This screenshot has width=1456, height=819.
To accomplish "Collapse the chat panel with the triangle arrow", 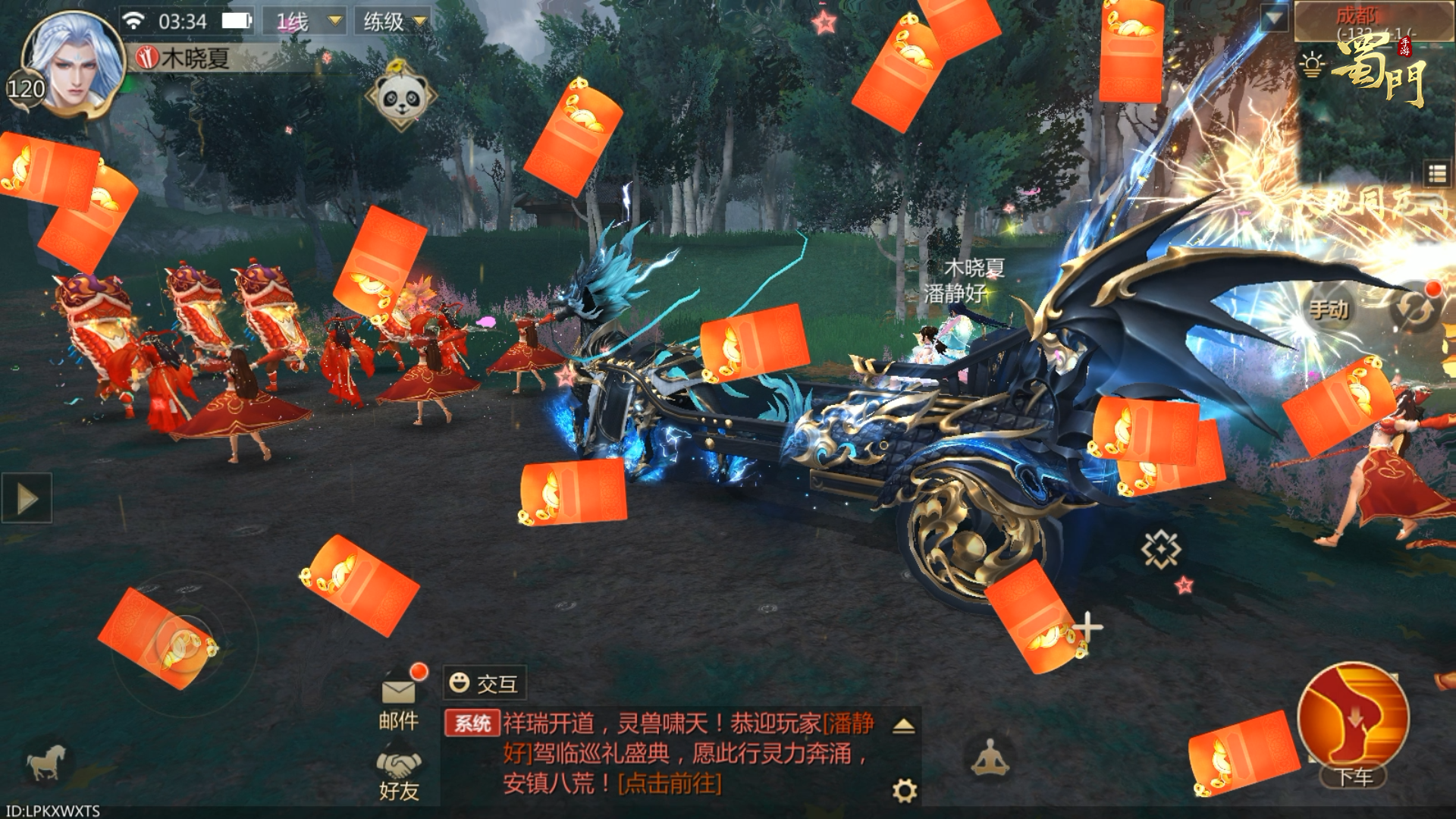I will point(902,726).
